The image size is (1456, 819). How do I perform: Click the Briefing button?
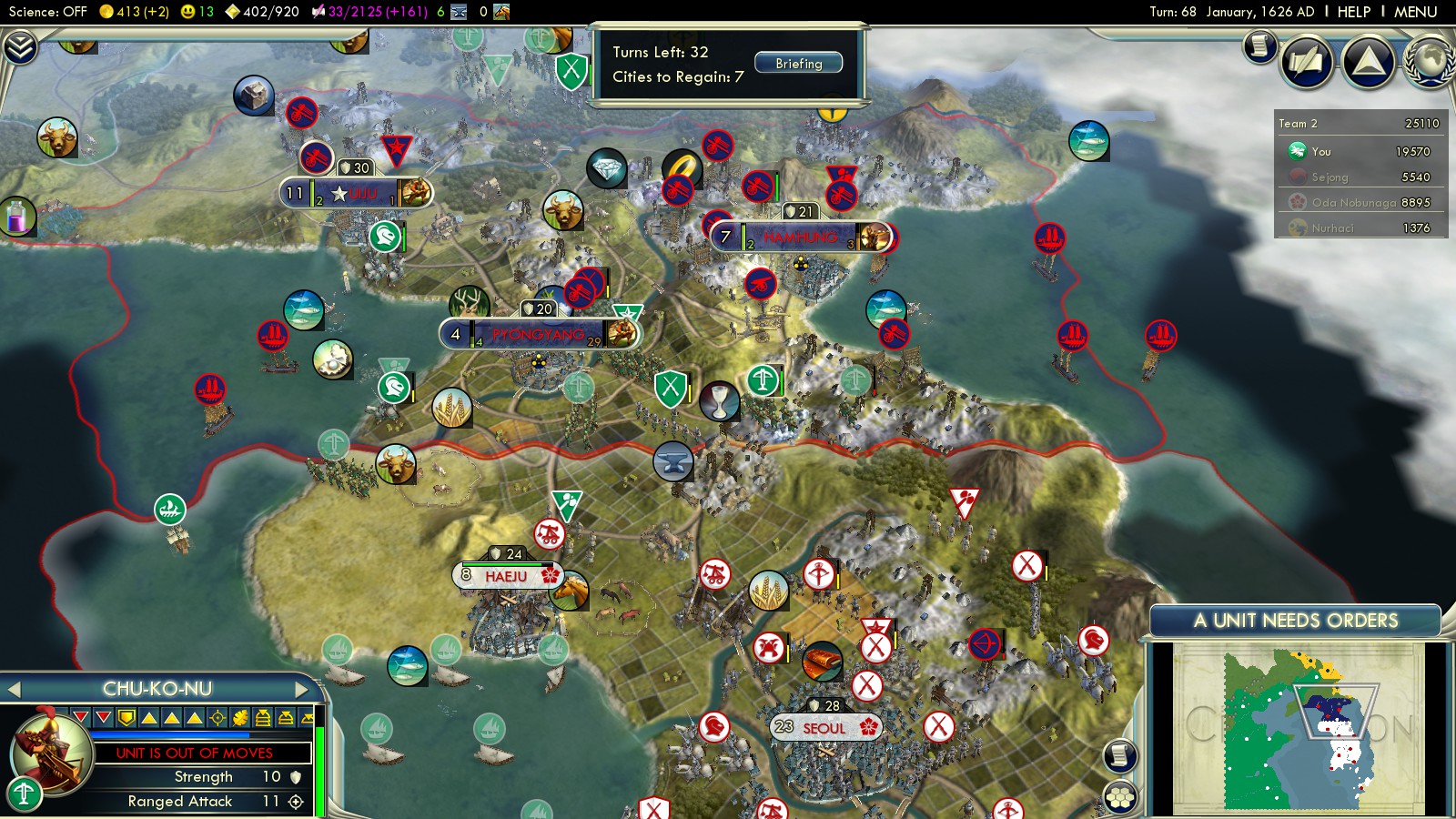click(798, 63)
